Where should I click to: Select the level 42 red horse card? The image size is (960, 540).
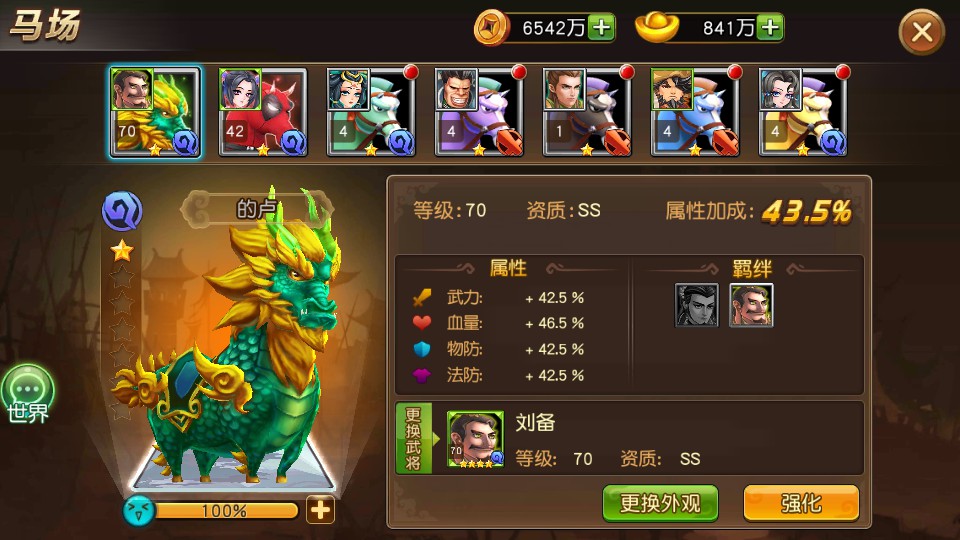coord(262,112)
